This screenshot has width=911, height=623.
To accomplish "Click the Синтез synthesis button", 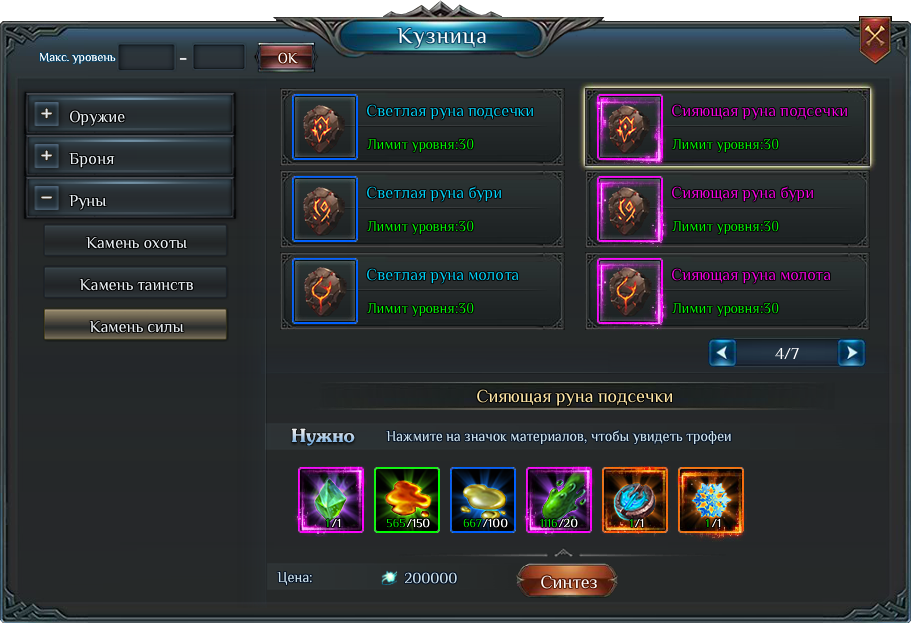I will pos(567,581).
